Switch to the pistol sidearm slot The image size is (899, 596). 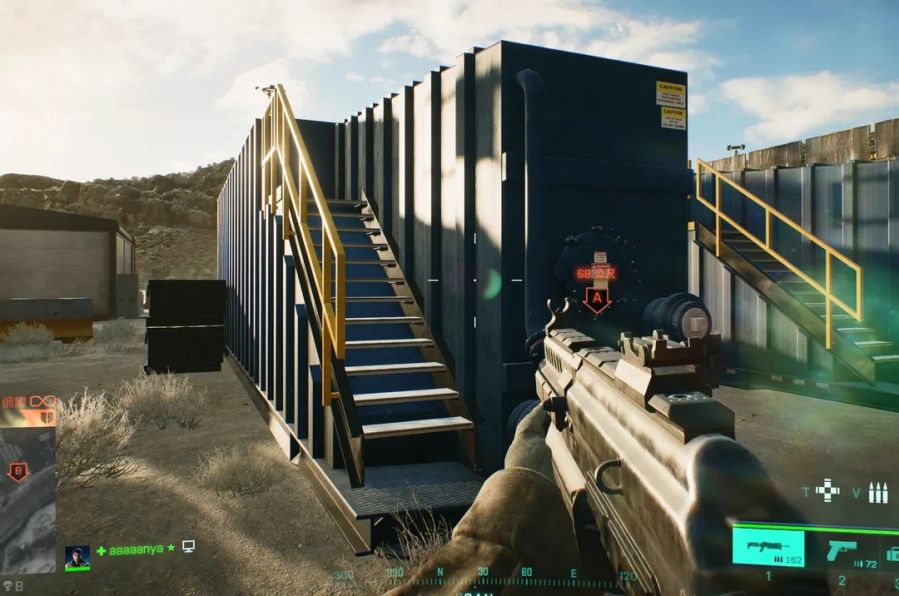(843, 551)
